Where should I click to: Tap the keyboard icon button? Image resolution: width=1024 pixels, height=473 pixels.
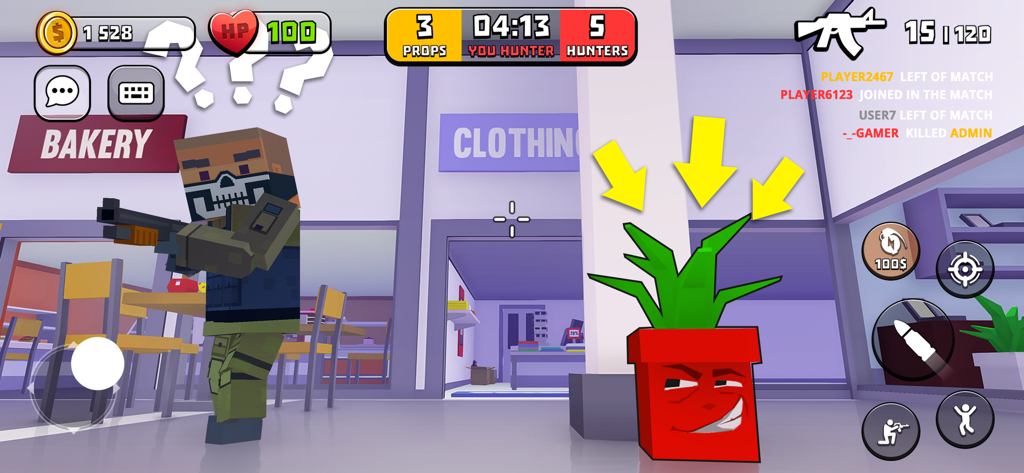(x=135, y=93)
